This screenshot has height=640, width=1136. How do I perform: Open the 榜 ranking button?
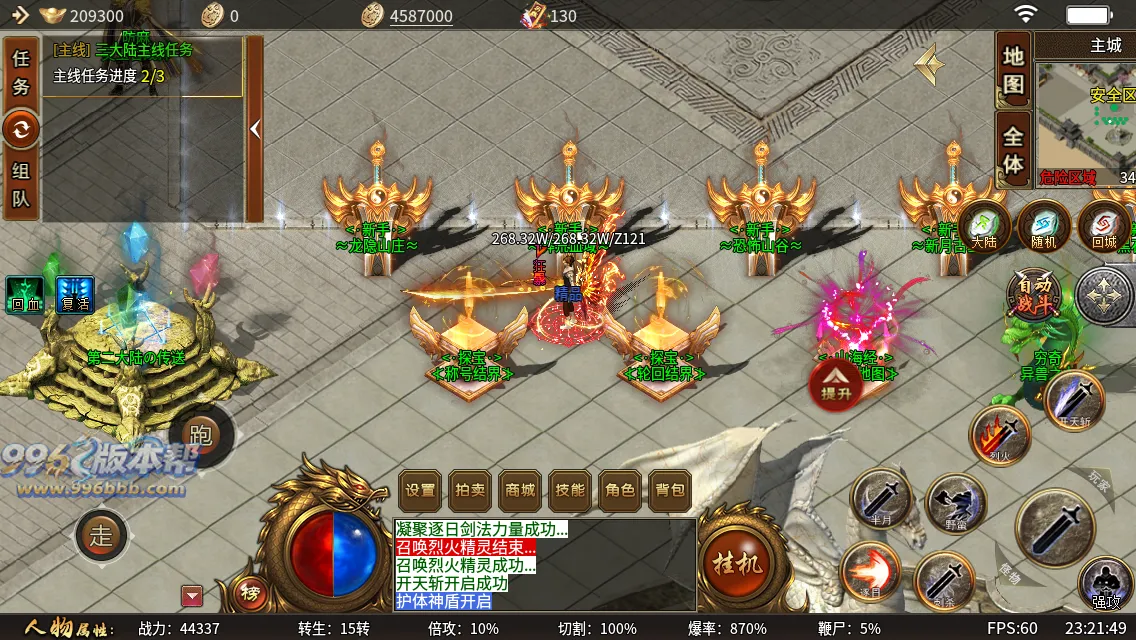[250, 594]
